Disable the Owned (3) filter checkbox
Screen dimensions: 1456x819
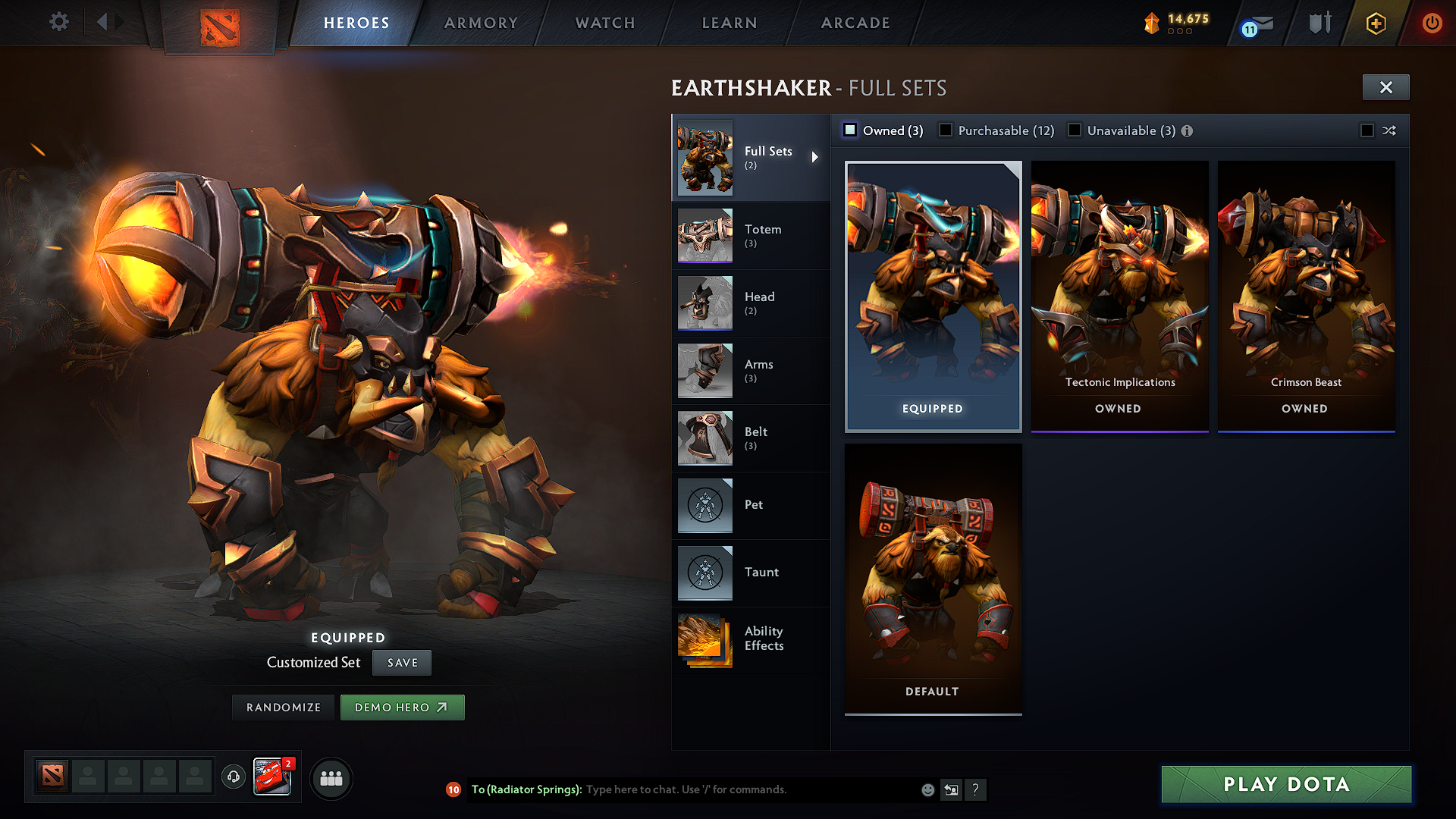850,130
